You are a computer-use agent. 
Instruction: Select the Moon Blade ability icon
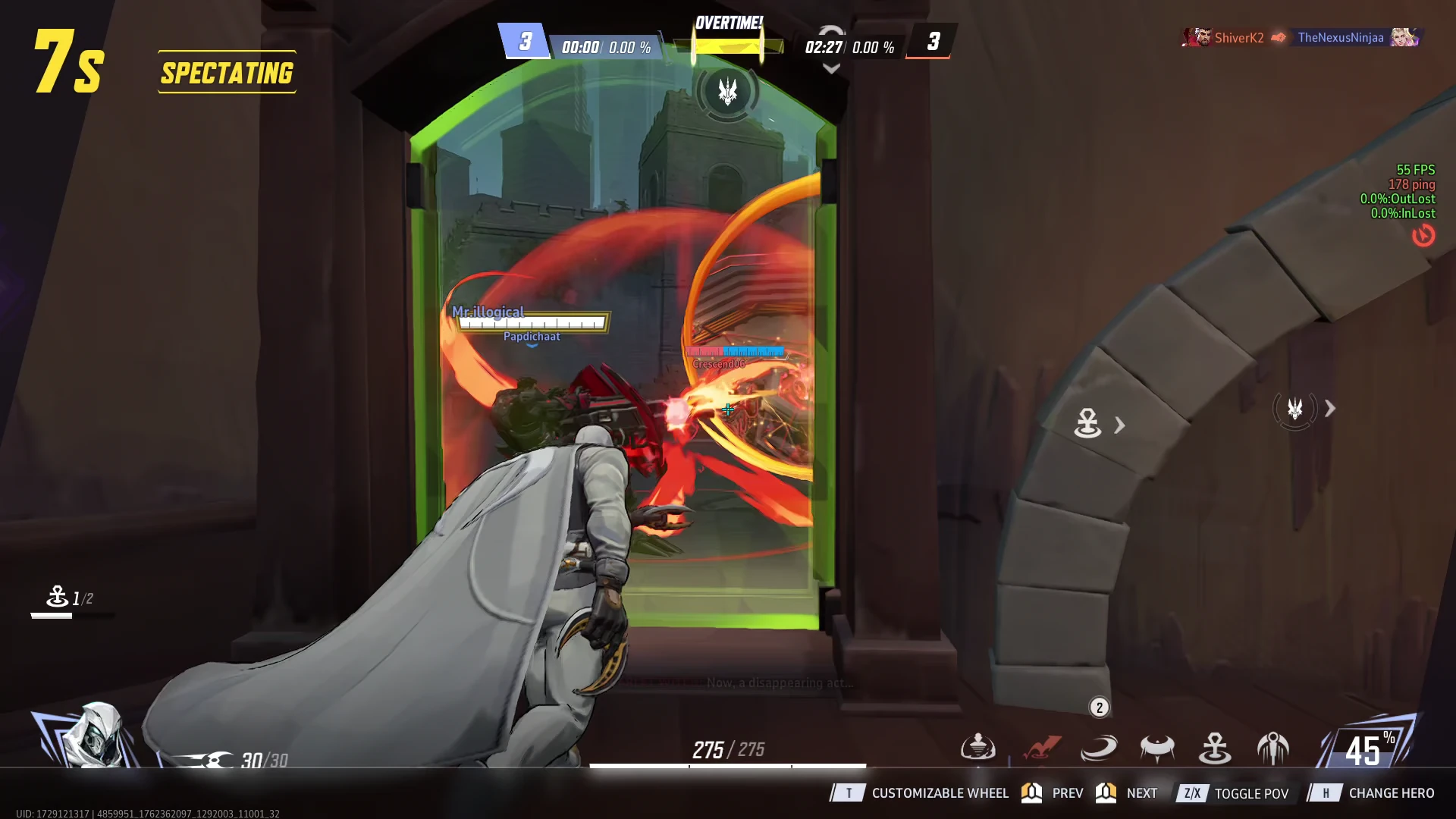(1156, 748)
